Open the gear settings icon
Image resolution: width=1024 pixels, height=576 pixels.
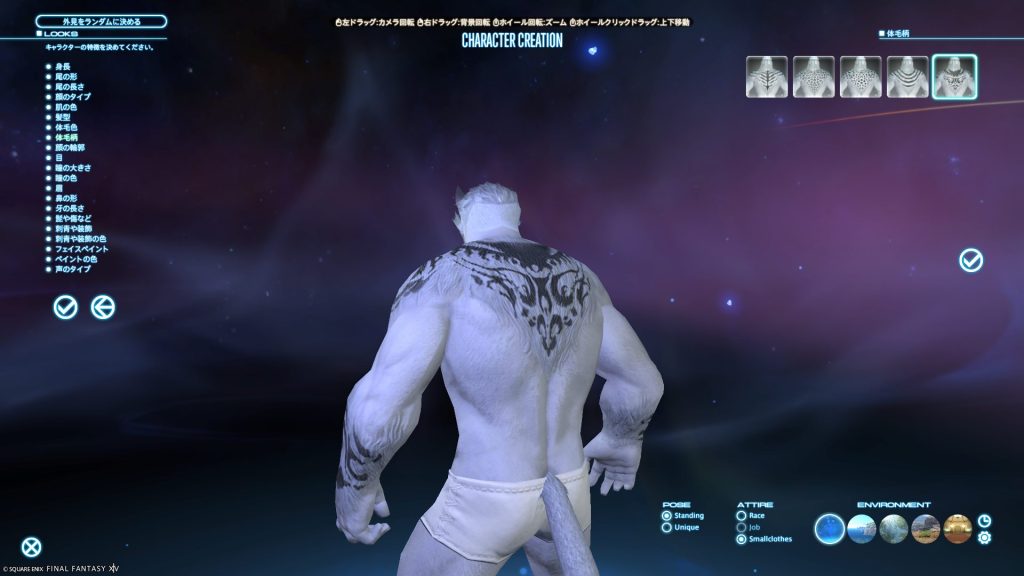click(984, 538)
